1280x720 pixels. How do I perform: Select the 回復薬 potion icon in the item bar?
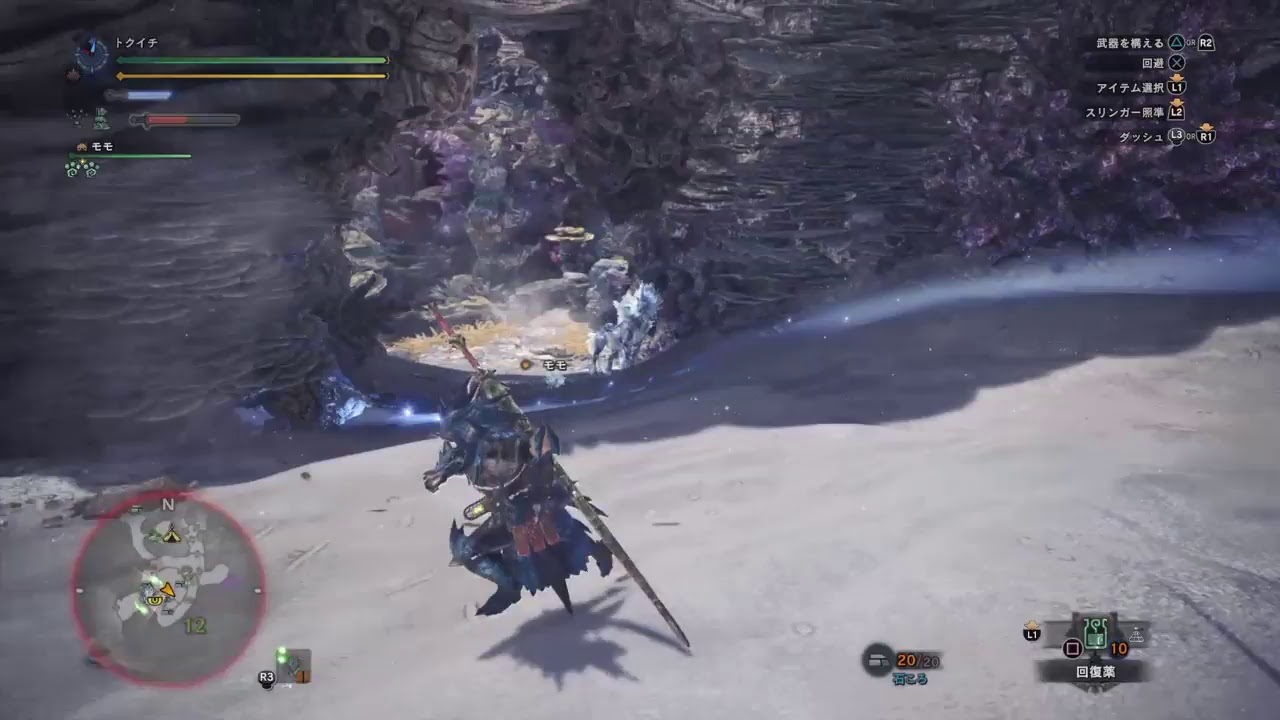(x=1096, y=633)
